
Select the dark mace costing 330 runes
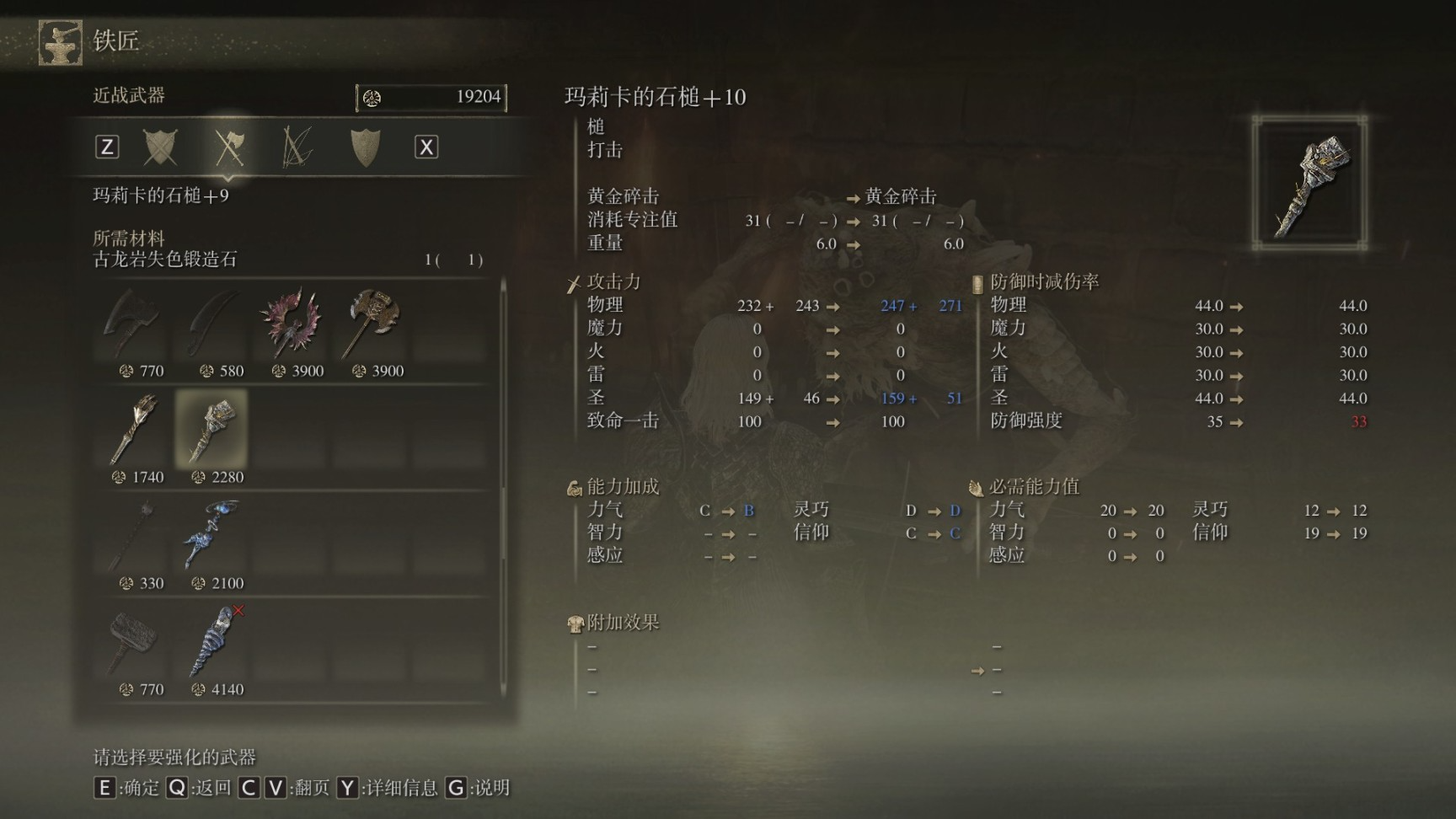tap(133, 536)
